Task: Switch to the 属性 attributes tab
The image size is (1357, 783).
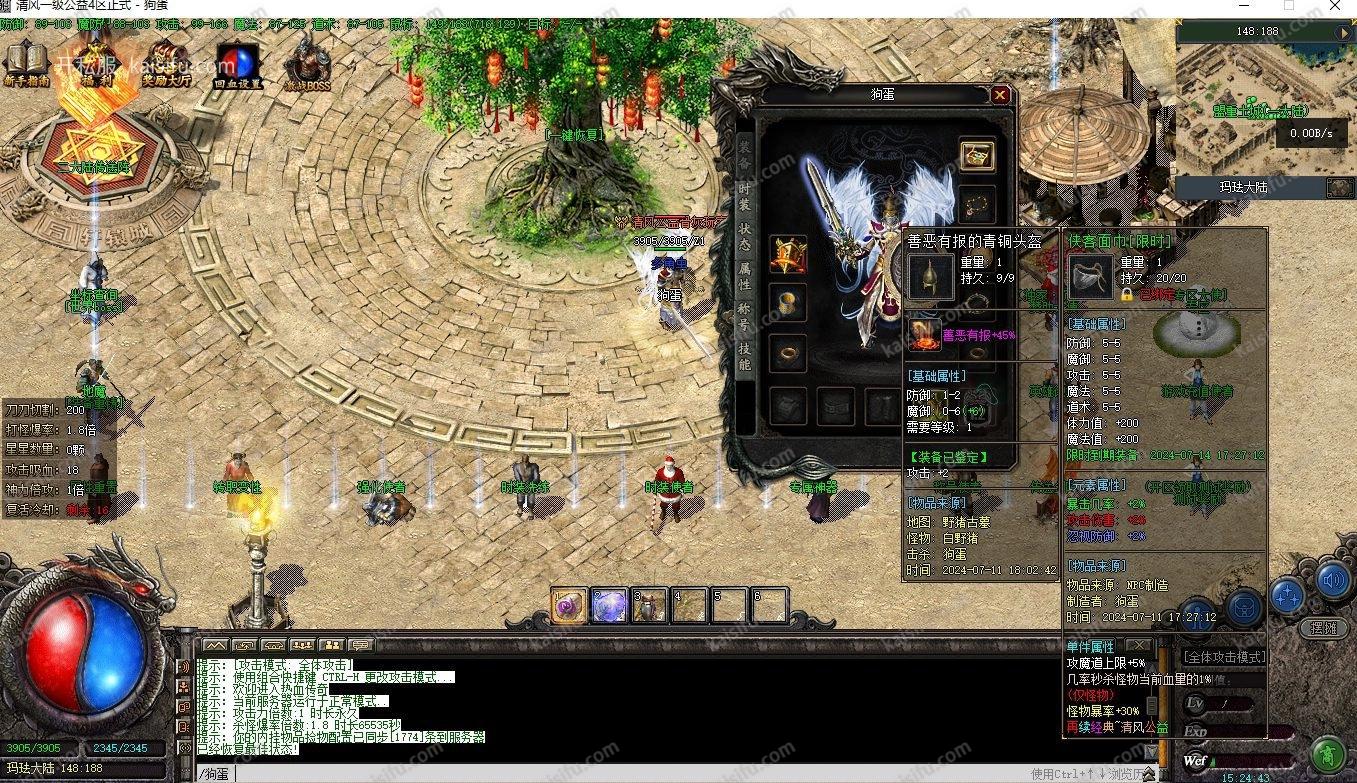Action: pyautogui.click(x=745, y=277)
